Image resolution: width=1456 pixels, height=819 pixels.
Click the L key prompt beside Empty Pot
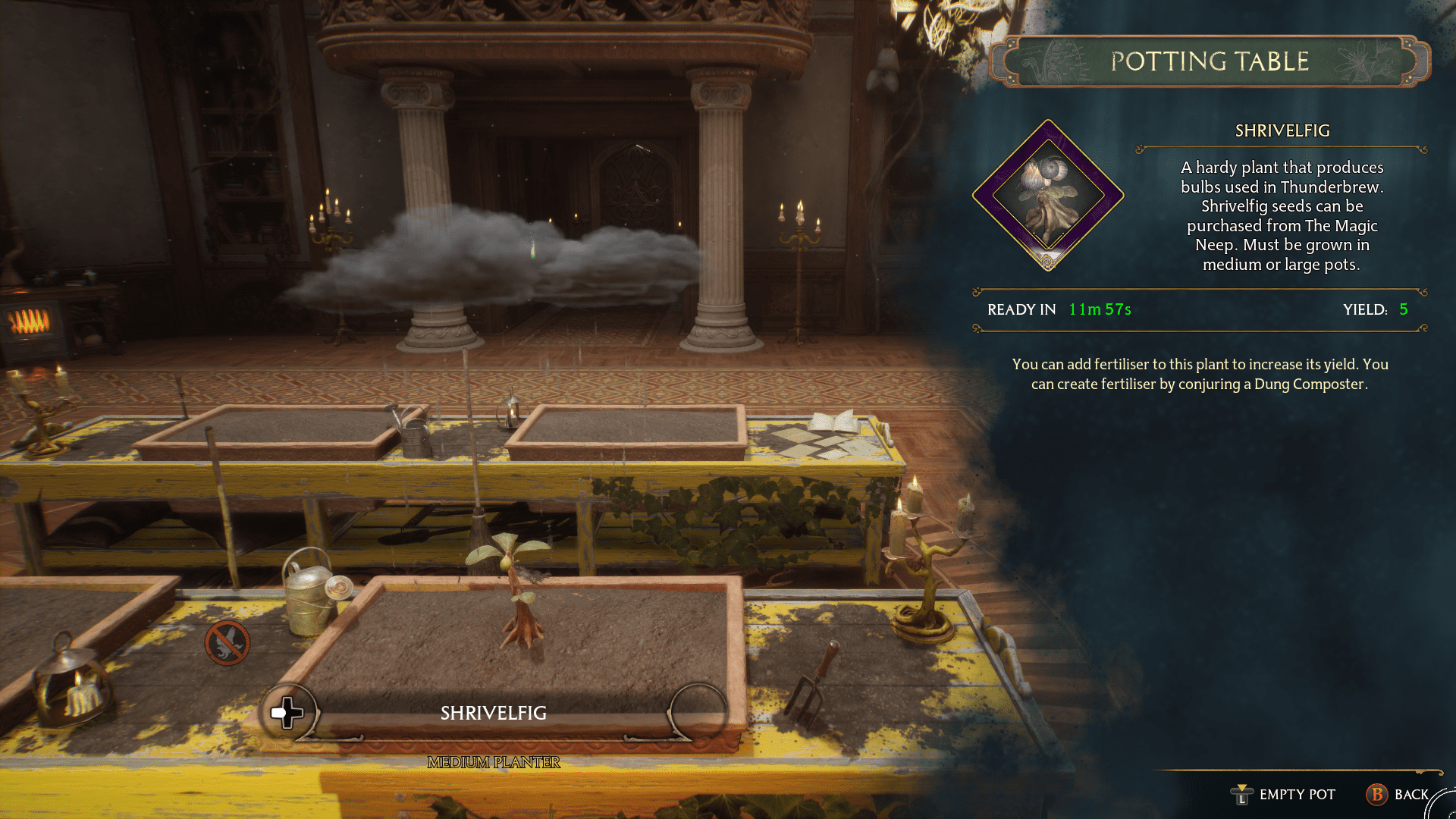(x=1241, y=798)
